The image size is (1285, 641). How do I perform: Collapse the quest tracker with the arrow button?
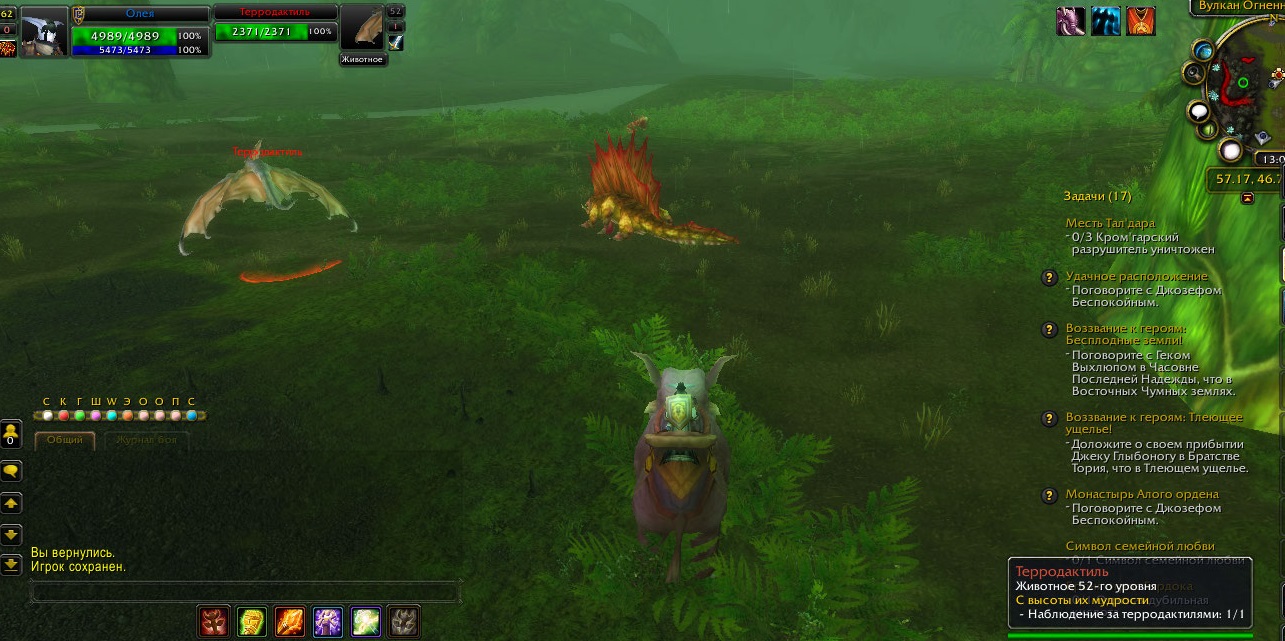coord(1247,198)
